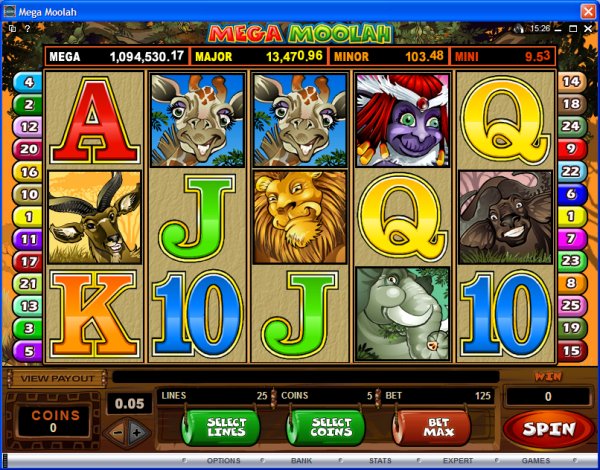Select payline marker 17
Image resolution: width=600 pixels, height=470 pixels.
(26, 262)
